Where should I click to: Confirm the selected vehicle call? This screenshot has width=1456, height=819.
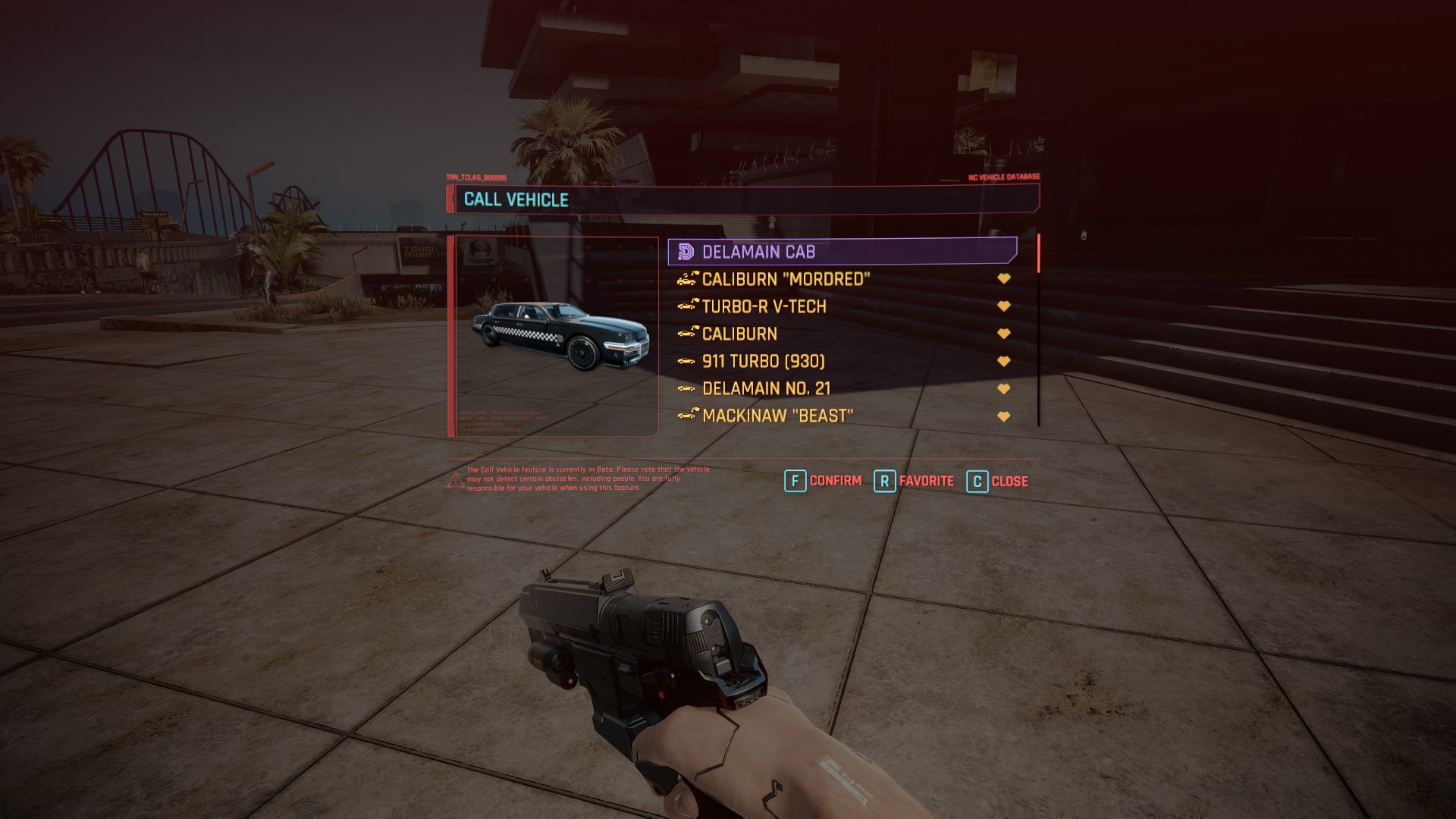(x=824, y=481)
